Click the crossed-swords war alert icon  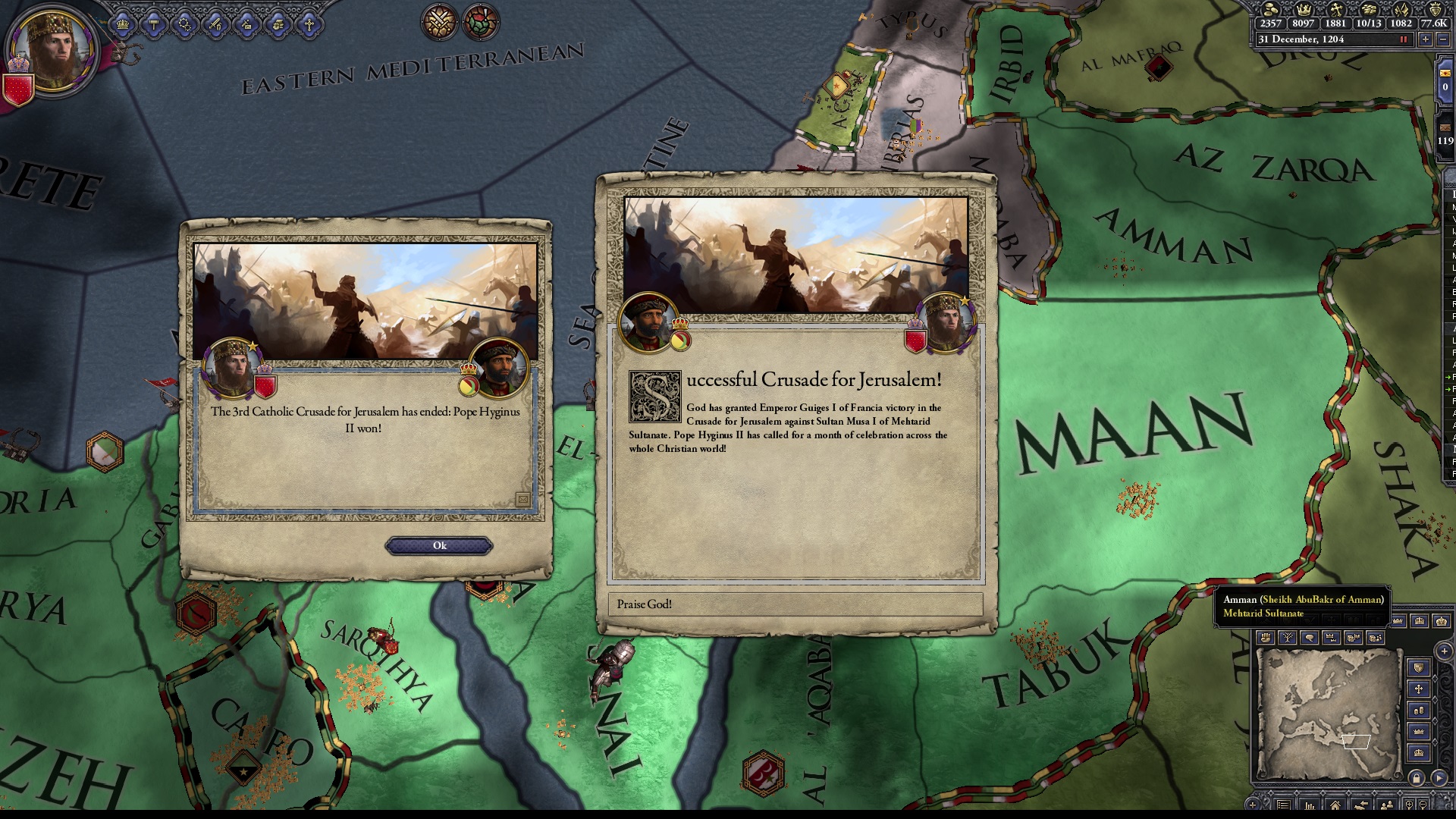(x=439, y=21)
